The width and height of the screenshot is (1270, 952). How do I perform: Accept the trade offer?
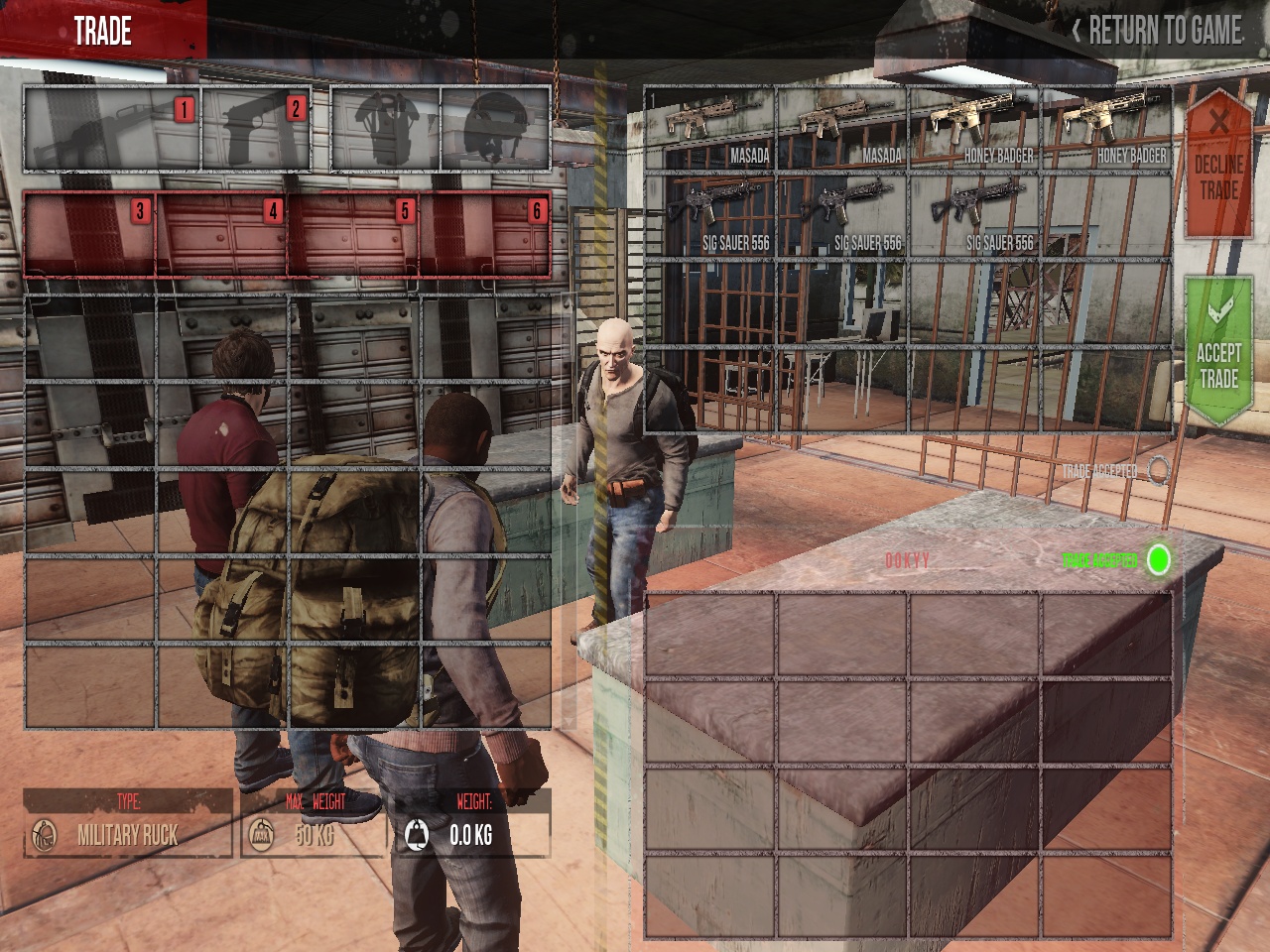(x=1217, y=353)
